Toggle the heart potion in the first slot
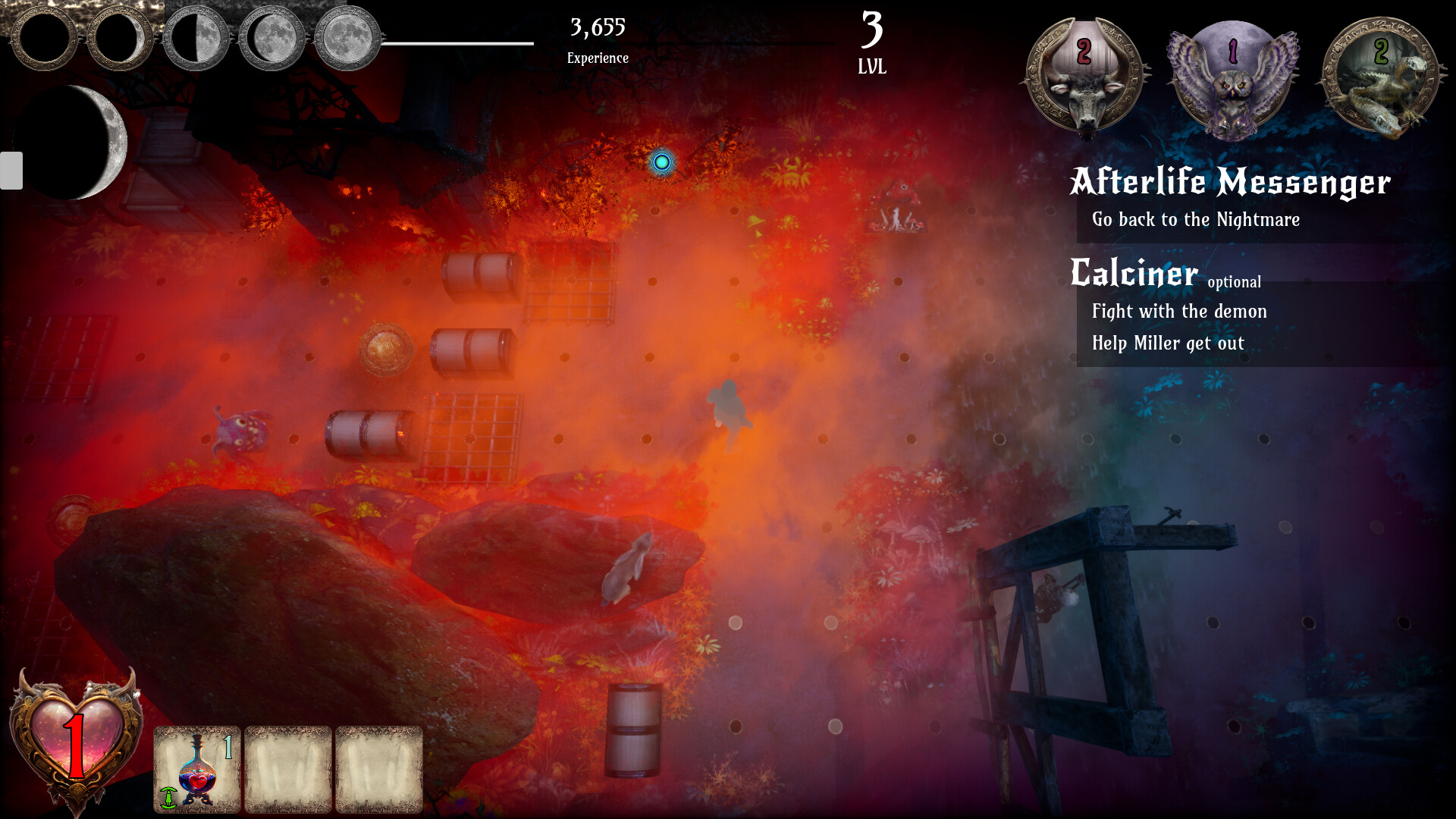The height and width of the screenshot is (819, 1456). [197, 767]
